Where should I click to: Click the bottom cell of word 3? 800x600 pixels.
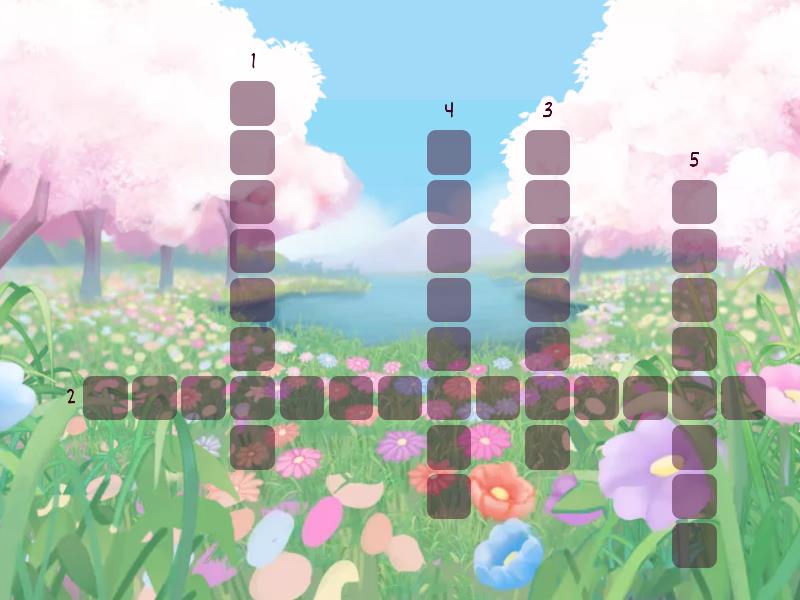click(x=547, y=446)
